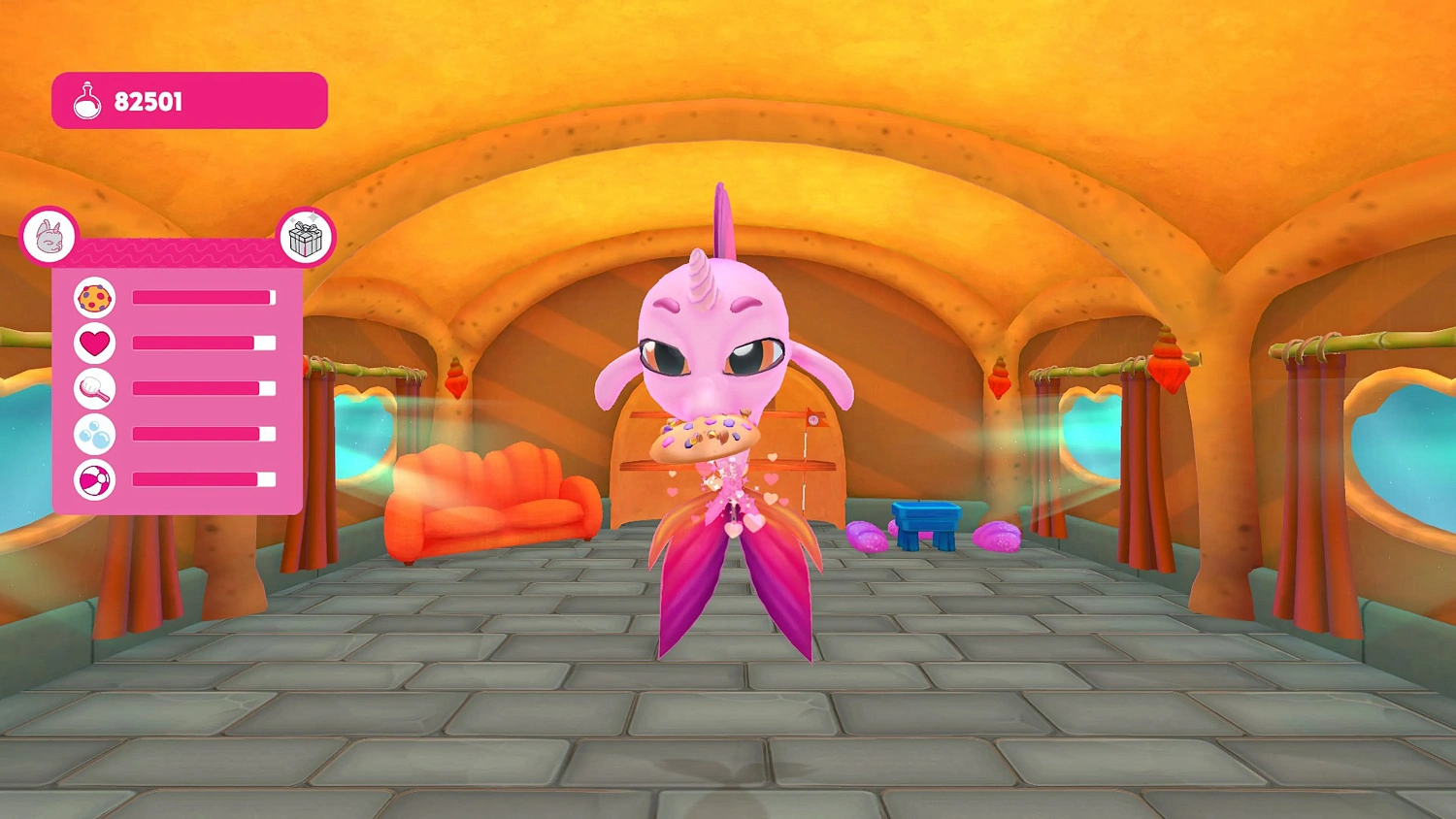Image resolution: width=1456 pixels, height=819 pixels.
Task: Click the 82501 currency counter
Action: pyautogui.click(x=150, y=101)
